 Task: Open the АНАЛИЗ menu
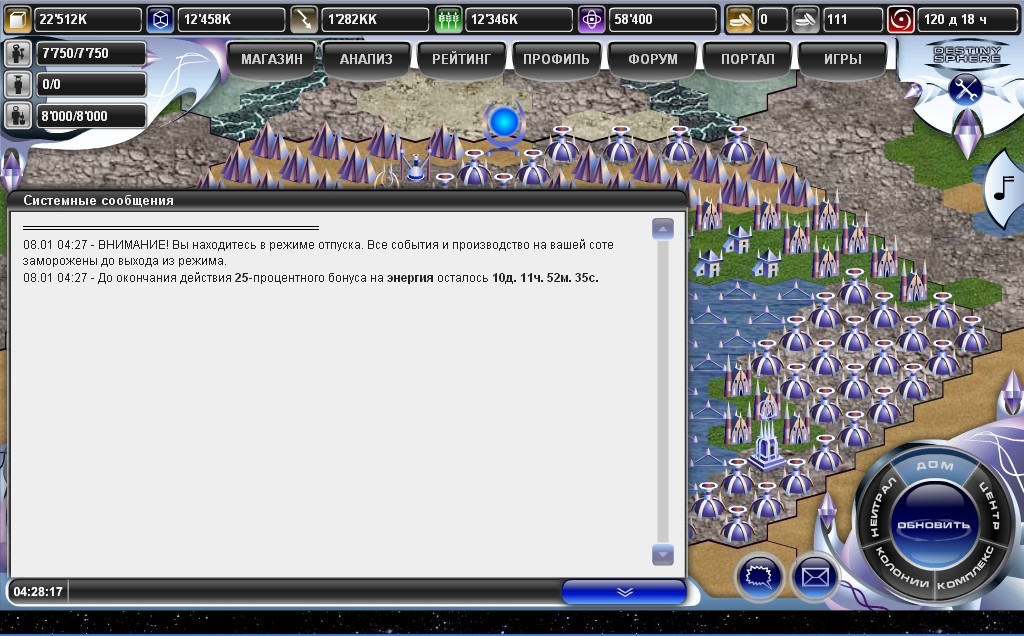click(x=366, y=59)
